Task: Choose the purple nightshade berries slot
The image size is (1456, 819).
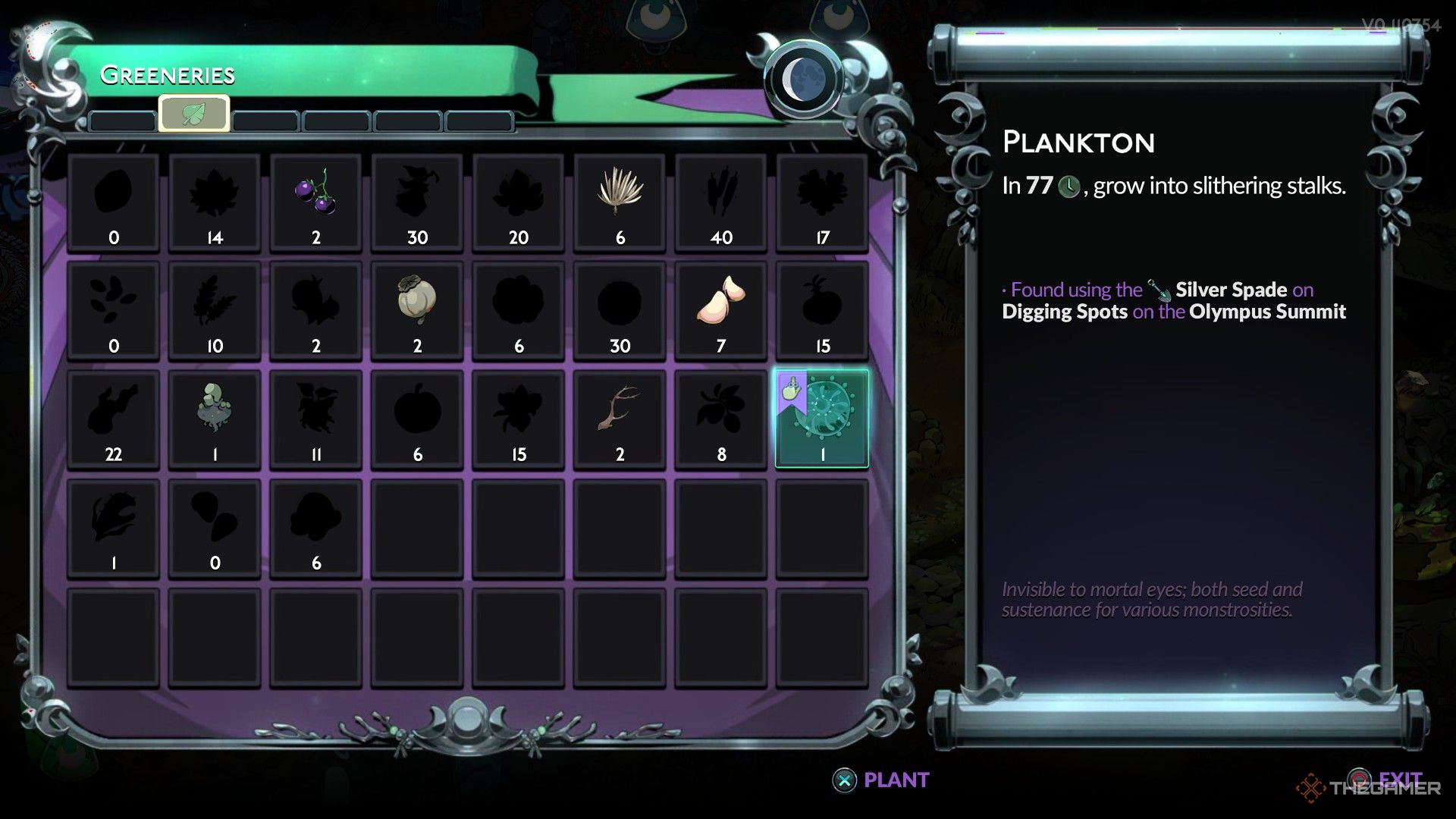Action: [x=316, y=202]
